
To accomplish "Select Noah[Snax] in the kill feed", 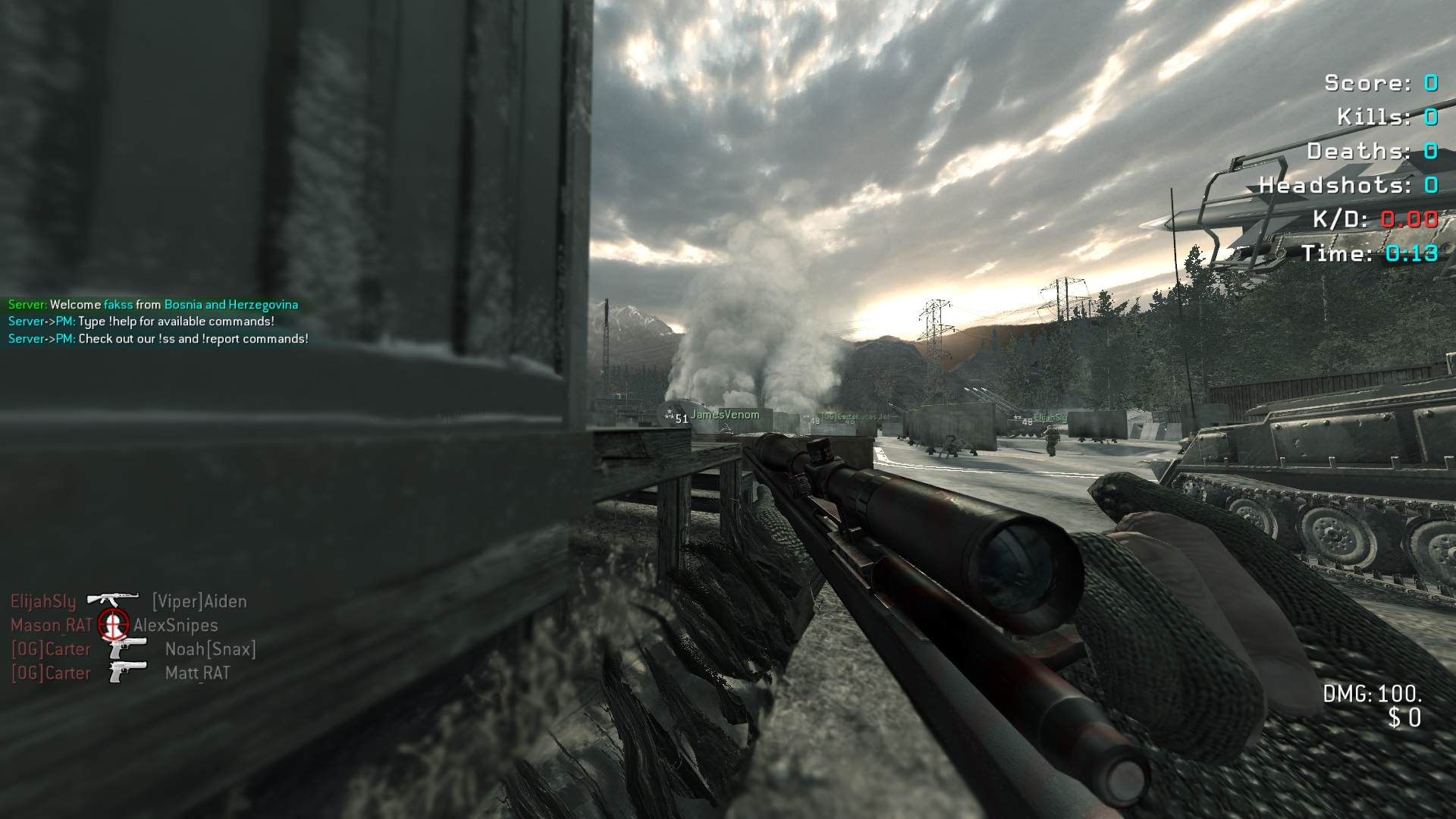I will click(x=210, y=649).
